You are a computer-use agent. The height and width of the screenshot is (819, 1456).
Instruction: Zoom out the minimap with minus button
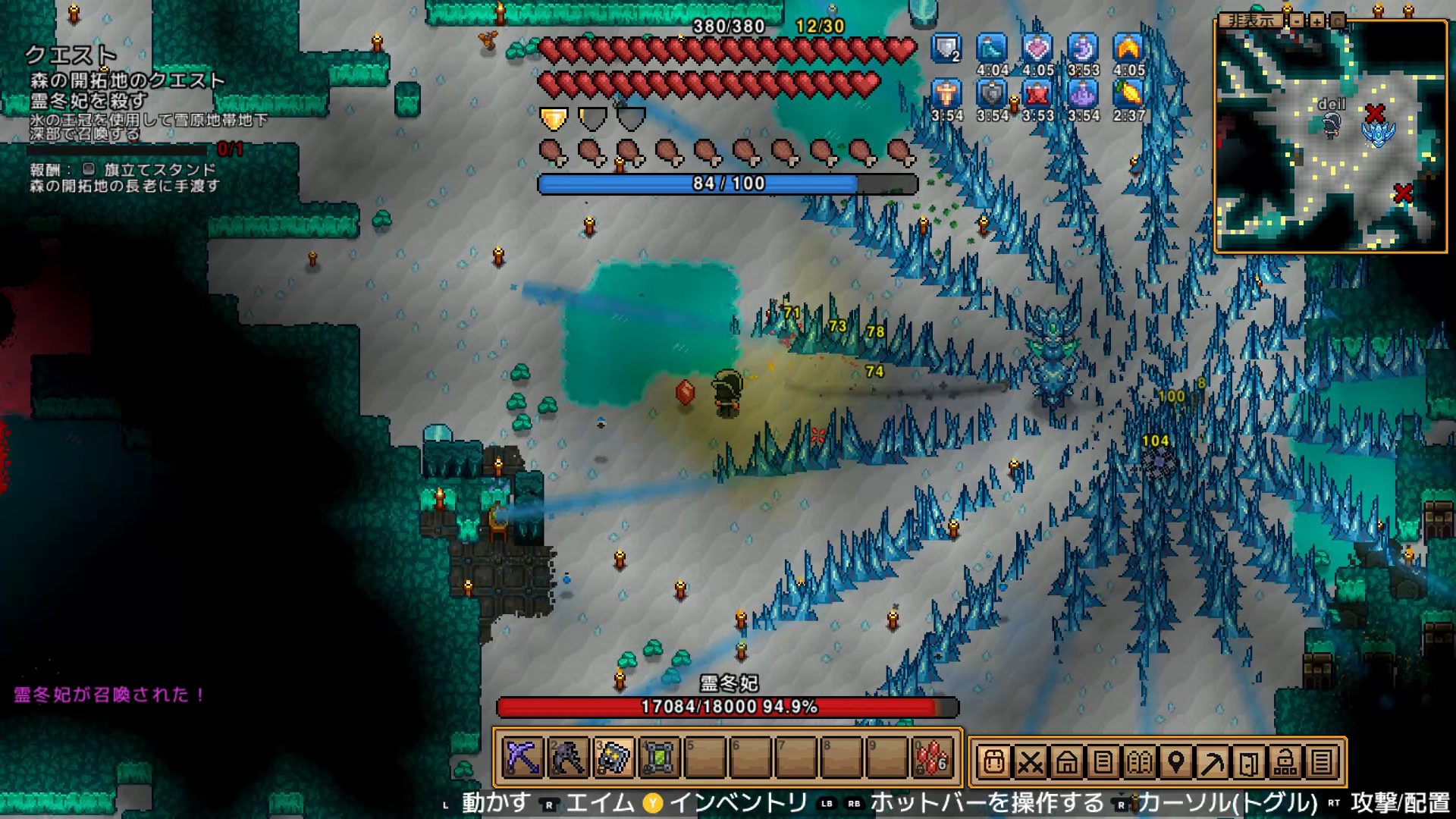click(1298, 20)
